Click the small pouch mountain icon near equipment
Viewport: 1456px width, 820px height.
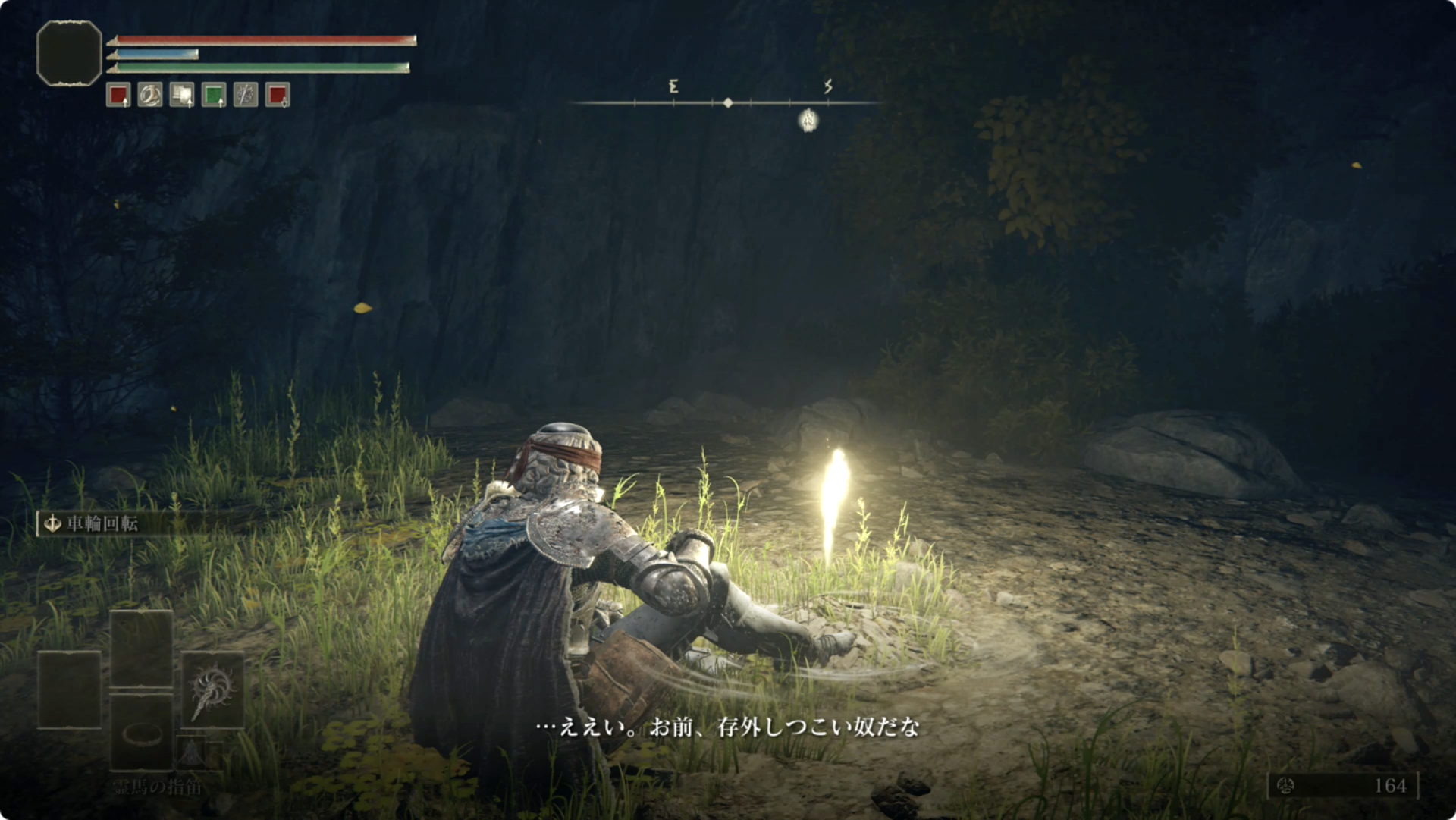pyautogui.click(x=191, y=753)
